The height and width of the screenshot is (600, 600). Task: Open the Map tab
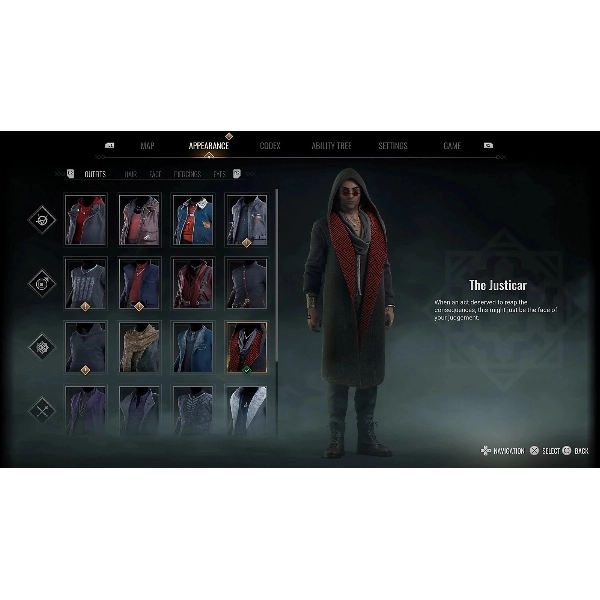[147, 146]
